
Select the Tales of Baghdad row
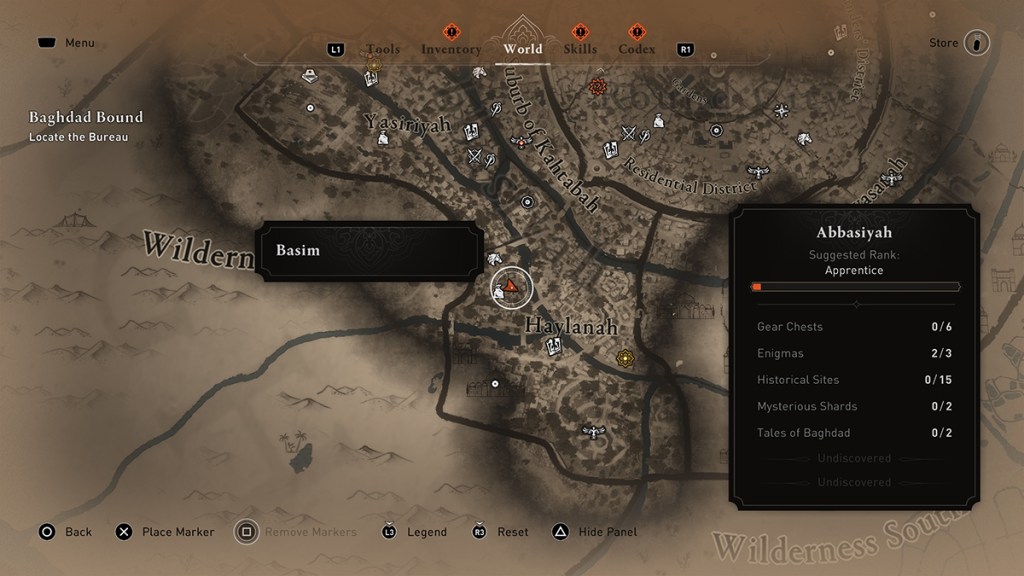point(855,433)
